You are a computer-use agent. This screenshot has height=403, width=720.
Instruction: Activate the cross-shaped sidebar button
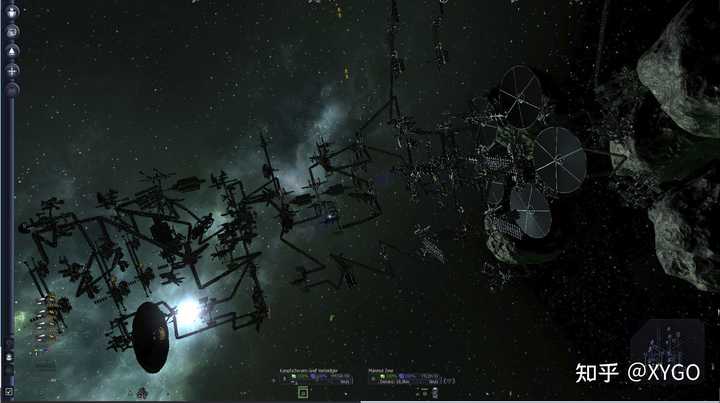click(12, 71)
